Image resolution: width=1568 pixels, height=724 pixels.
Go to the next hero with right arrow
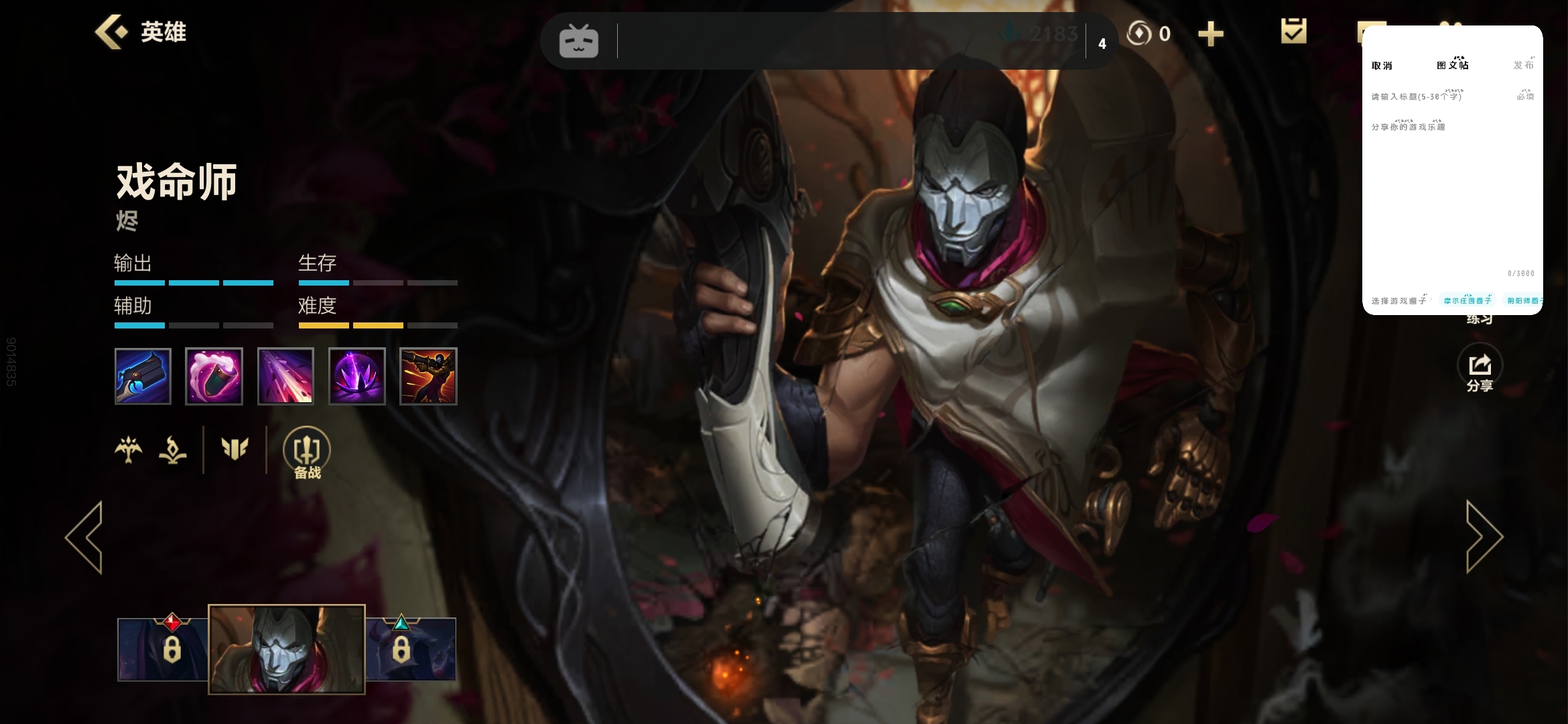pos(1484,537)
